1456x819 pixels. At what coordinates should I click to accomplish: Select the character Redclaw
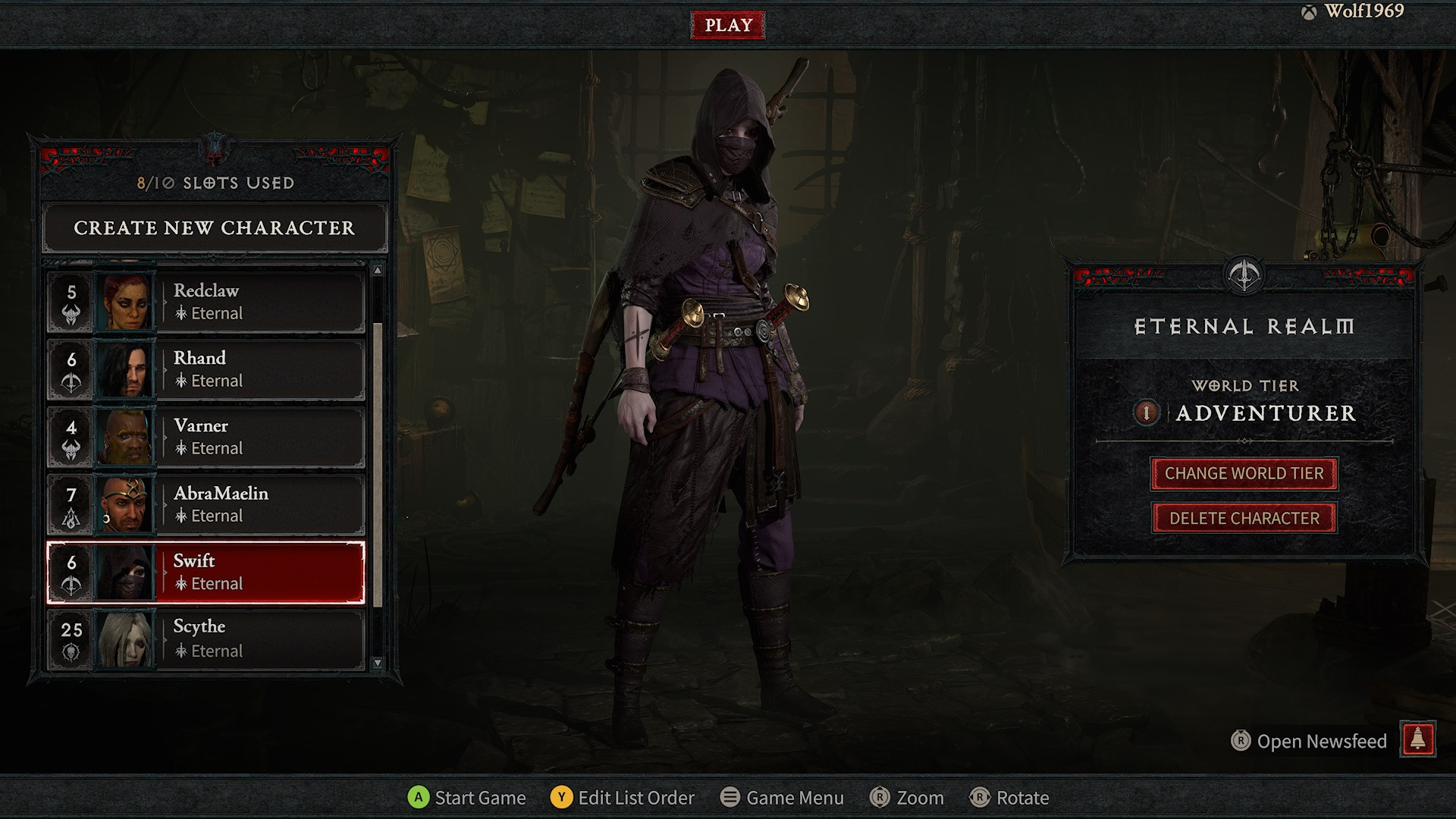(206, 302)
